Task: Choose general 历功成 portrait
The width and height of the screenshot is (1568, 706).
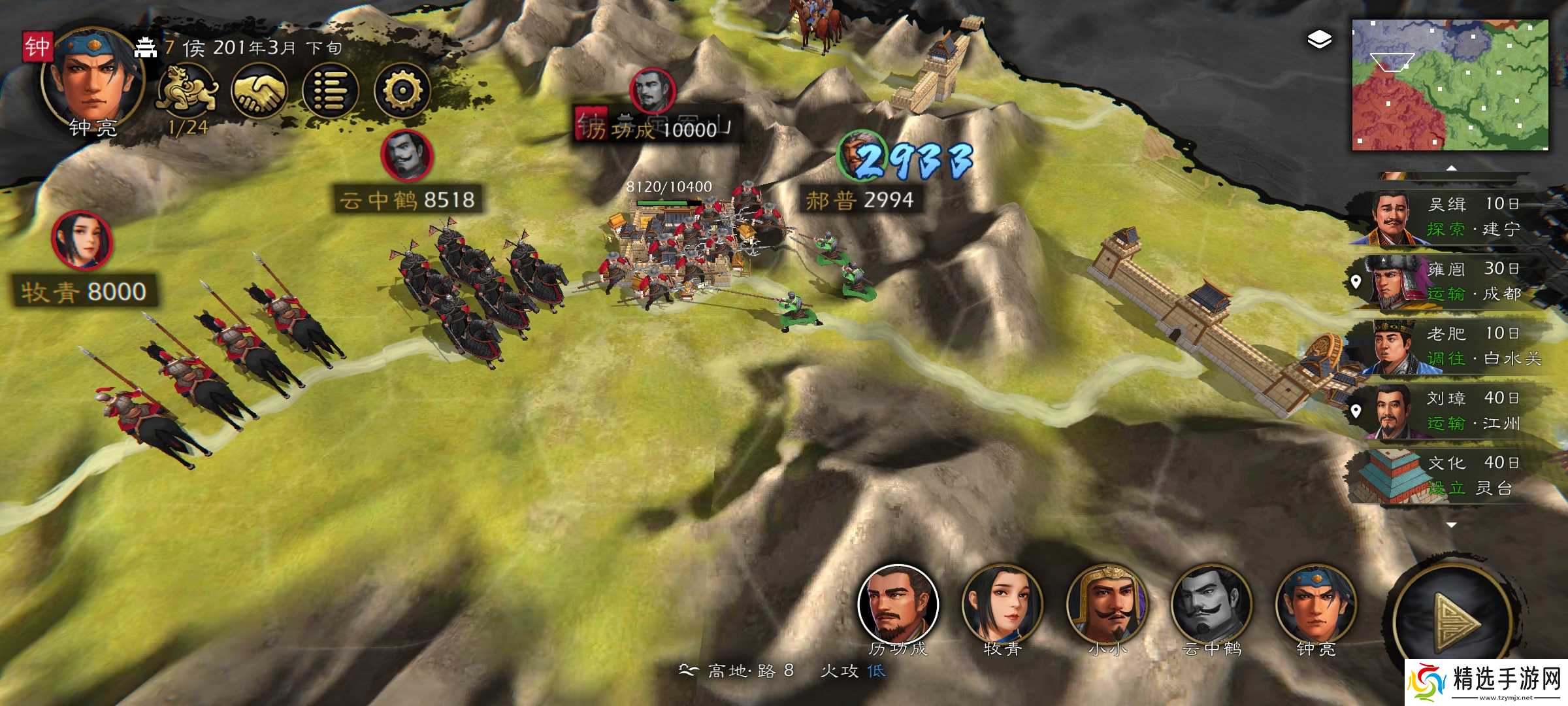Action: coord(898,605)
